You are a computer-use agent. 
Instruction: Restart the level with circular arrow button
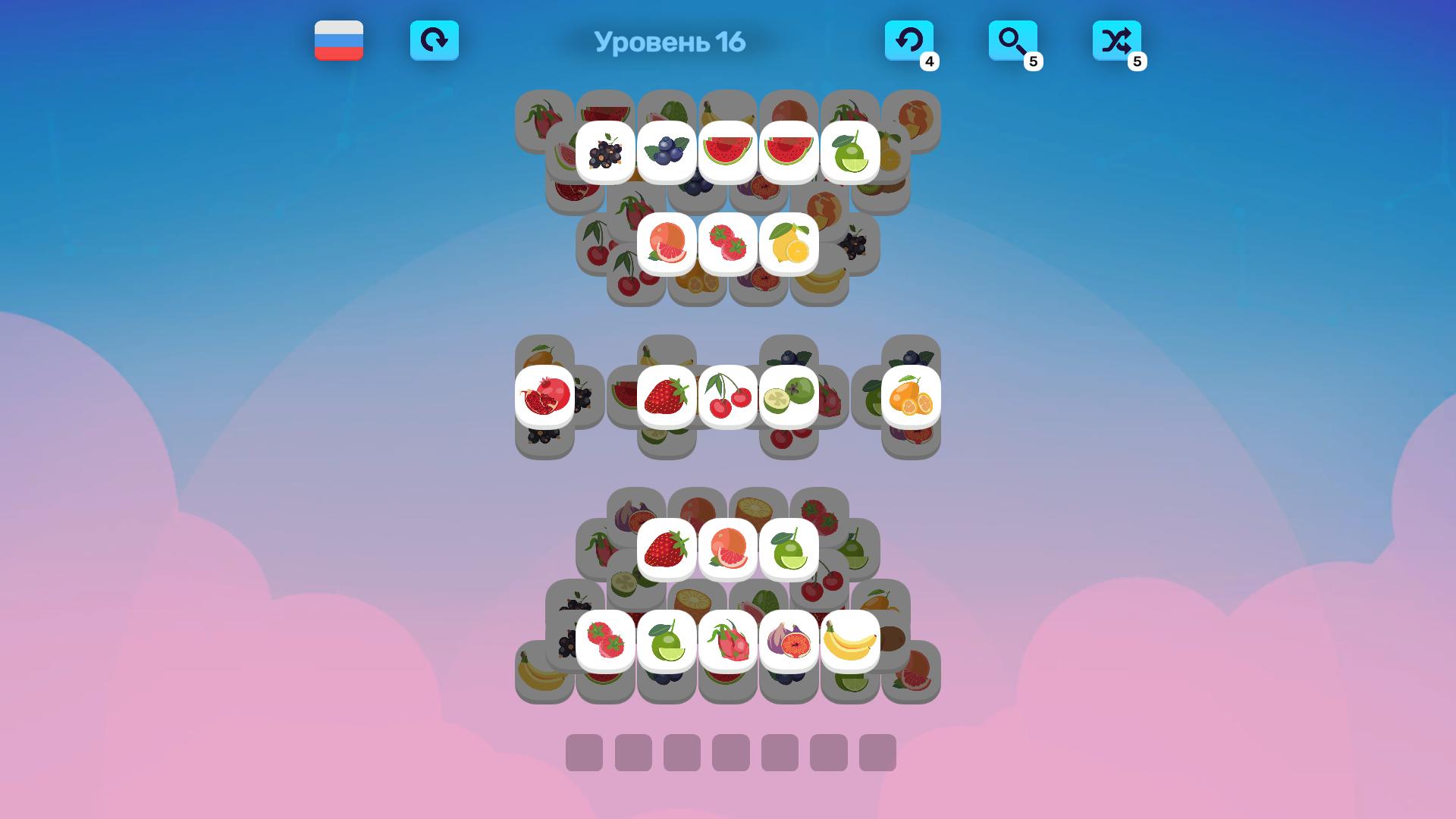tap(435, 42)
